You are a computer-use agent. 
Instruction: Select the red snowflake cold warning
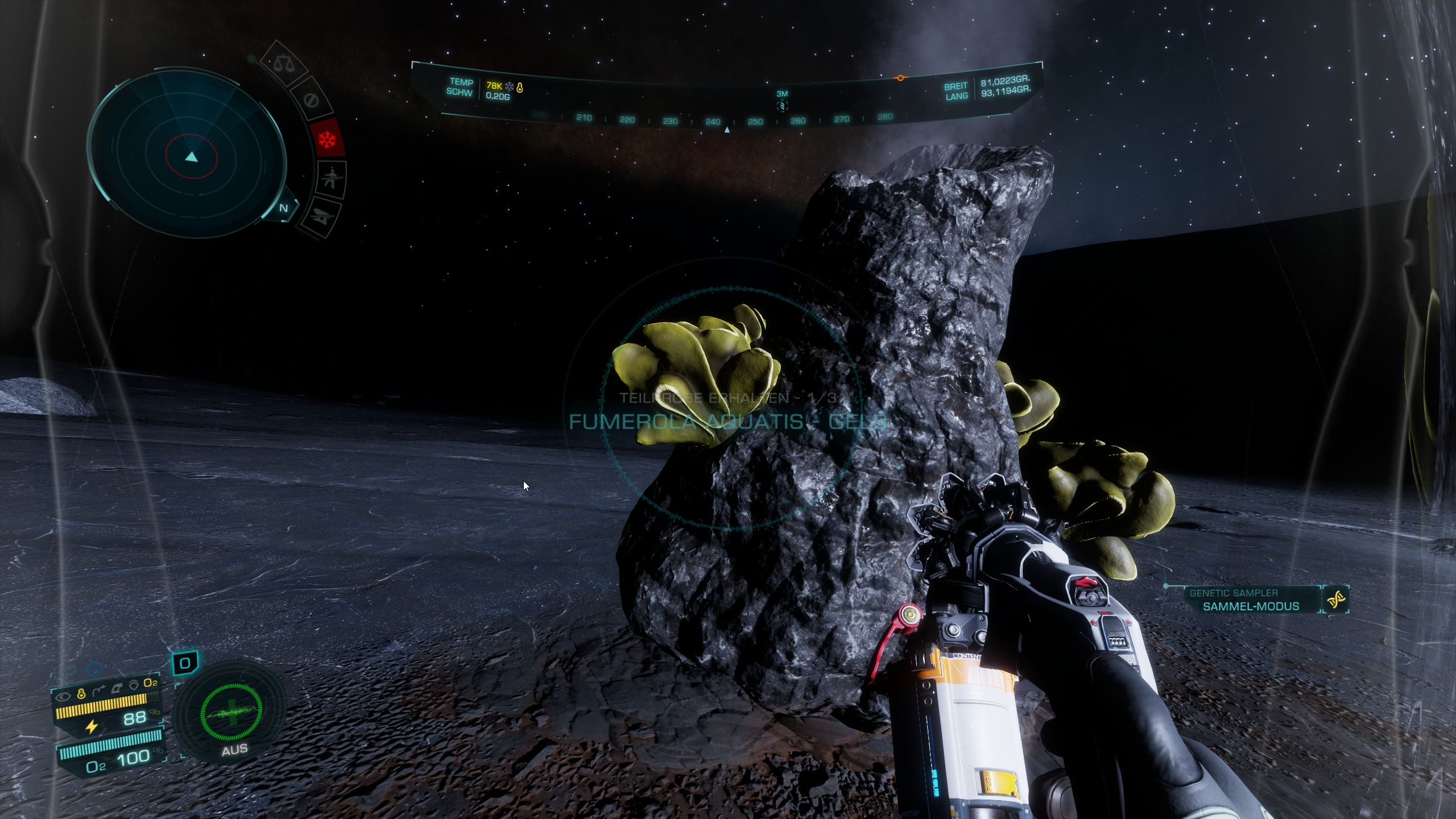point(328,138)
